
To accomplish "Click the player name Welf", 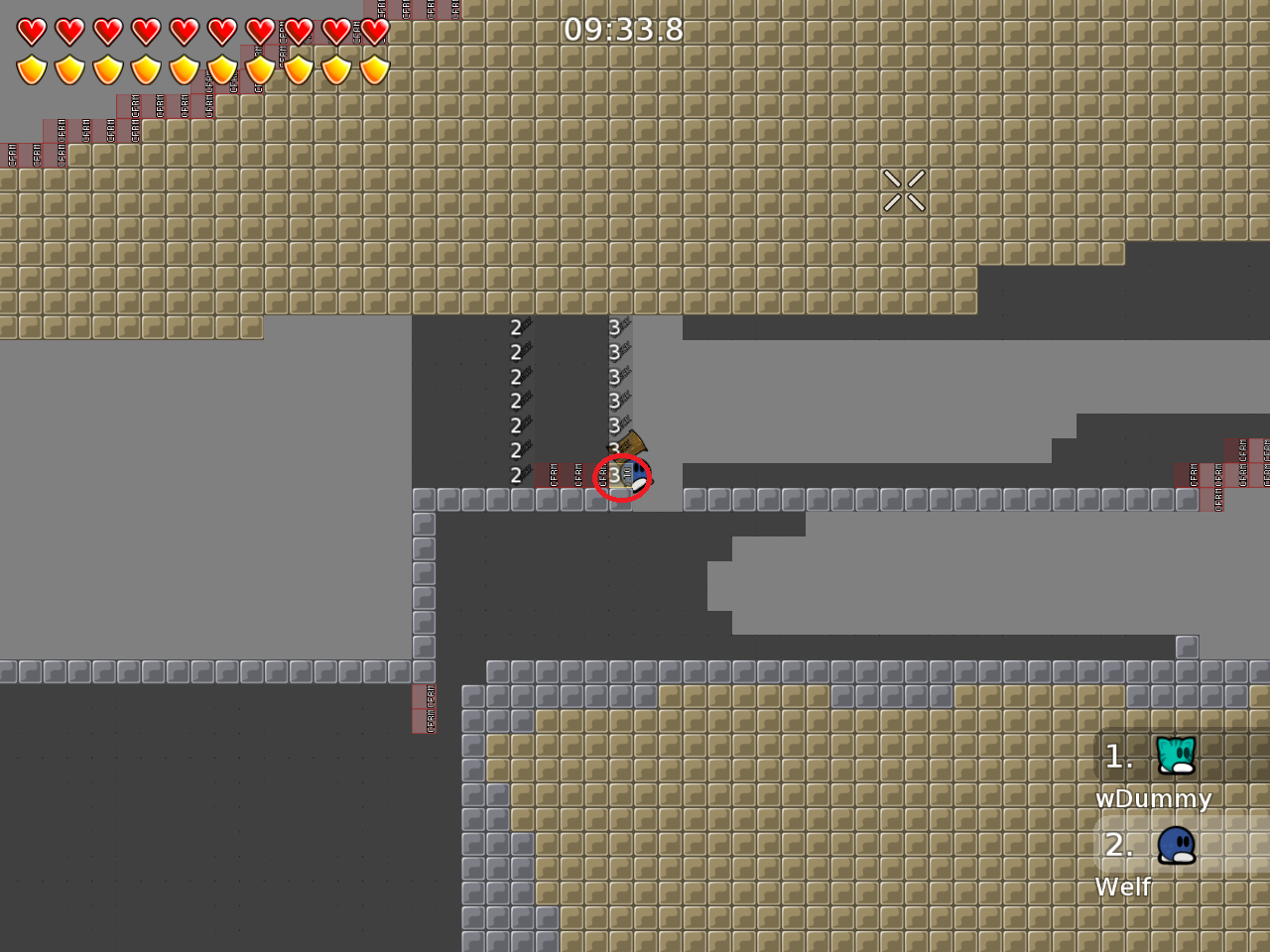I will tap(1123, 888).
